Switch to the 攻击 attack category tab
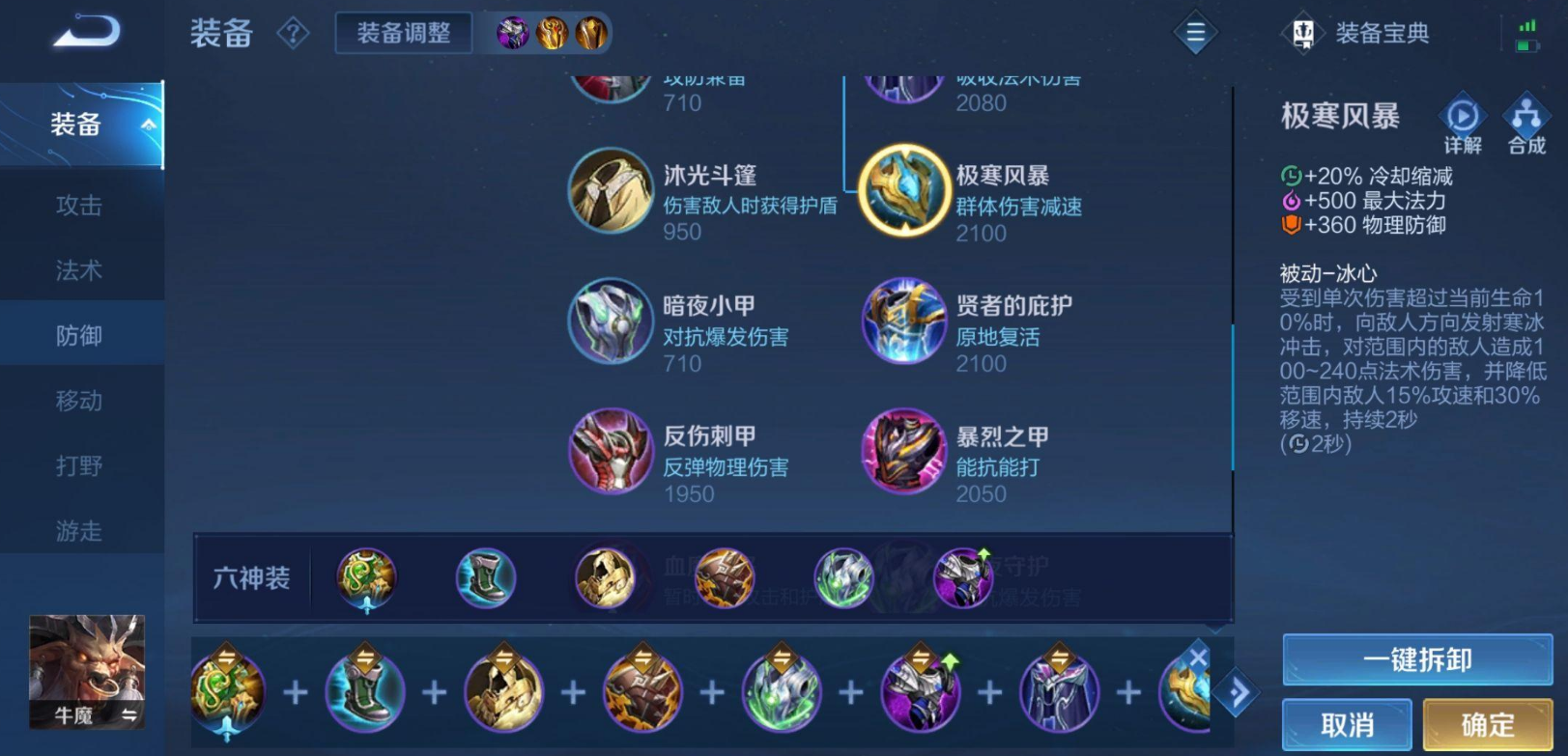This screenshot has height=756, width=1568. point(81,206)
